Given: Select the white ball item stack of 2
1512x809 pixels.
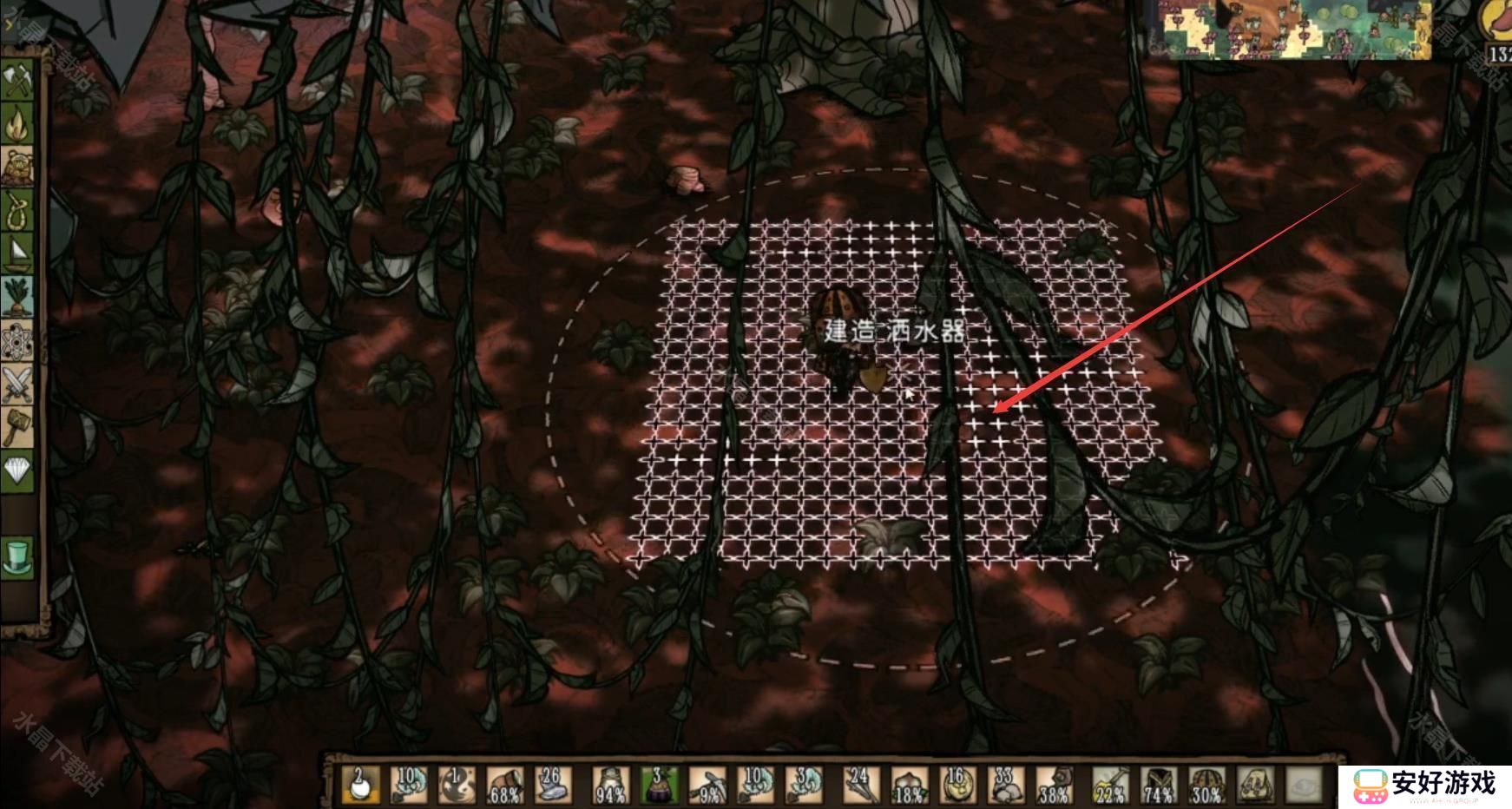Looking at the screenshot, I should pyautogui.click(x=360, y=785).
